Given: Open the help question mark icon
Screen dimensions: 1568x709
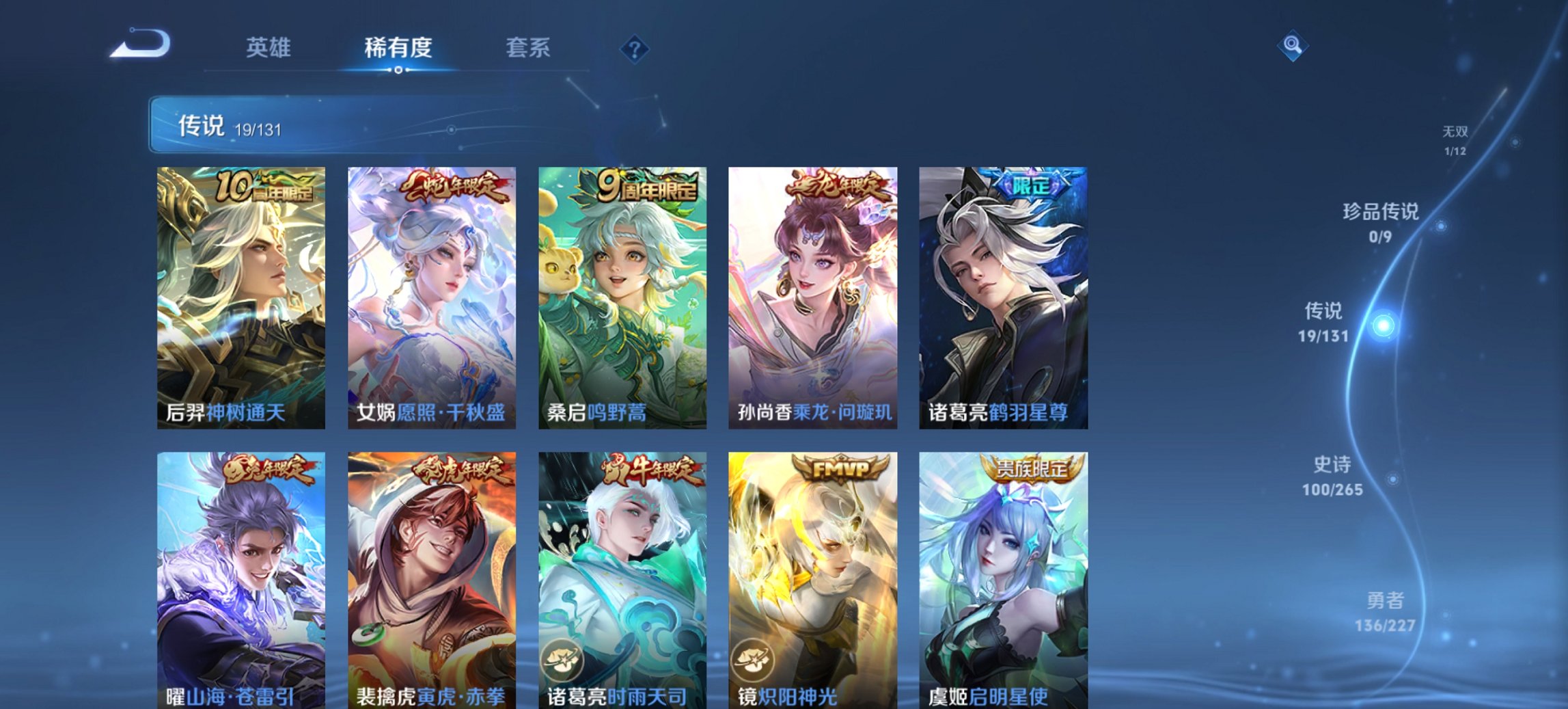Looking at the screenshot, I should tap(635, 48).
